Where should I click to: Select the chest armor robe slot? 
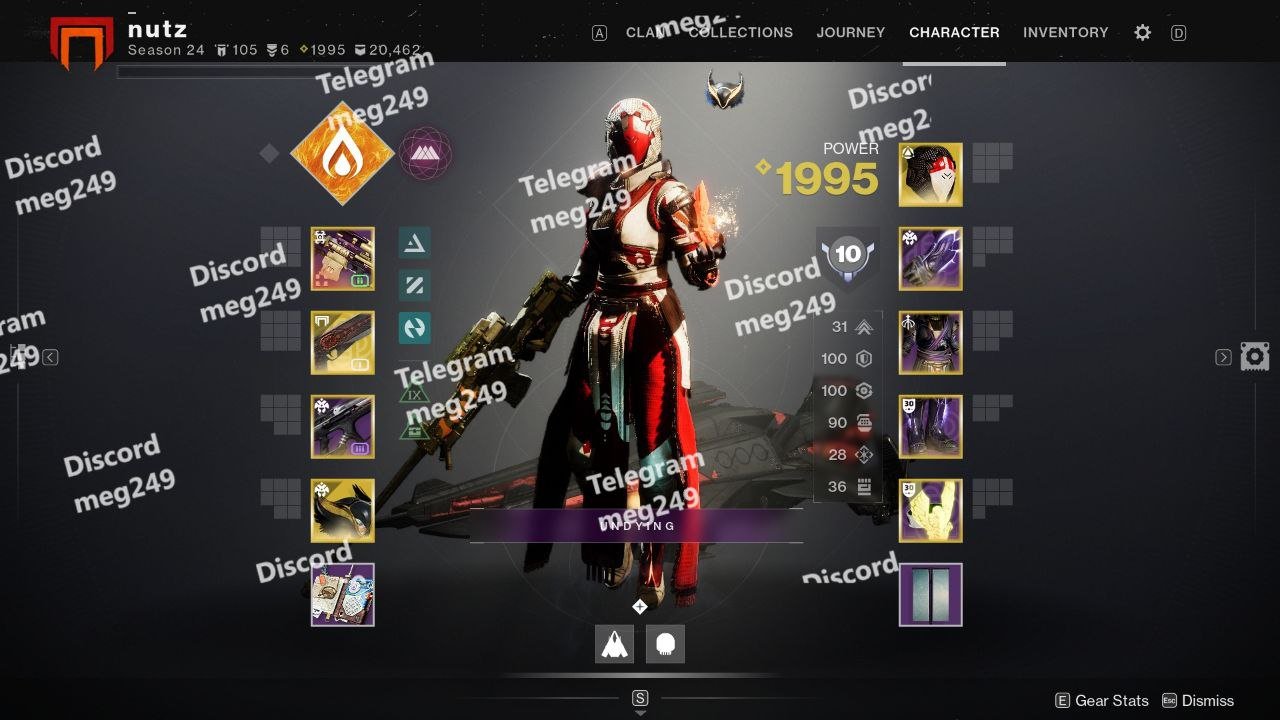[x=931, y=343]
